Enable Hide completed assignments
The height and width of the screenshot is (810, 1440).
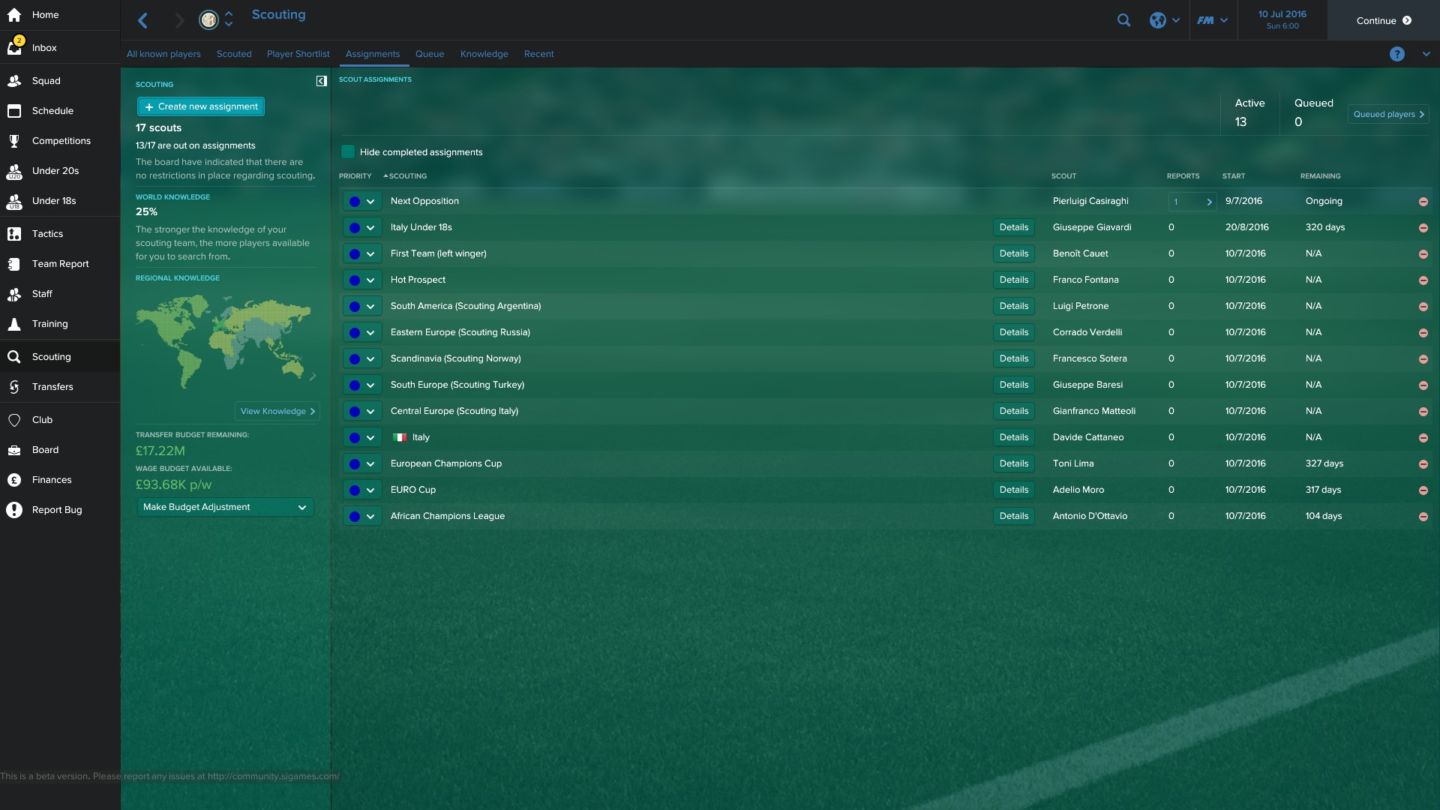click(x=348, y=151)
